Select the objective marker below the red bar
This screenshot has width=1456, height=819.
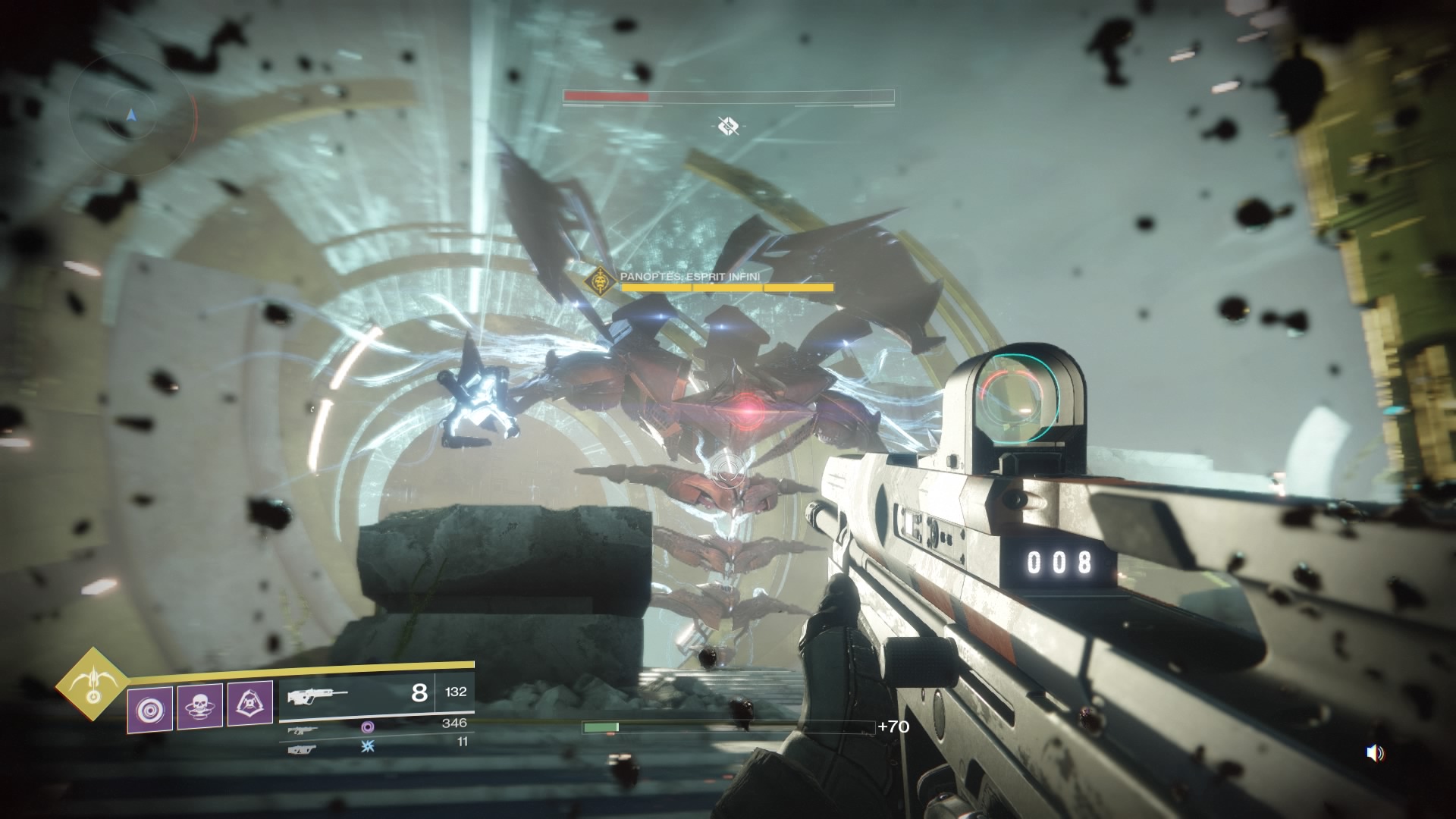pos(728,126)
